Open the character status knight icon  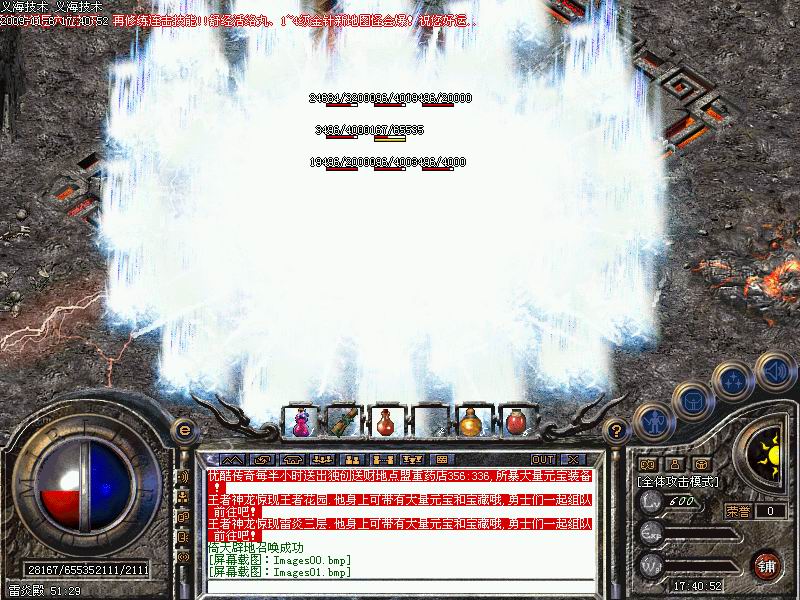click(x=653, y=423)
